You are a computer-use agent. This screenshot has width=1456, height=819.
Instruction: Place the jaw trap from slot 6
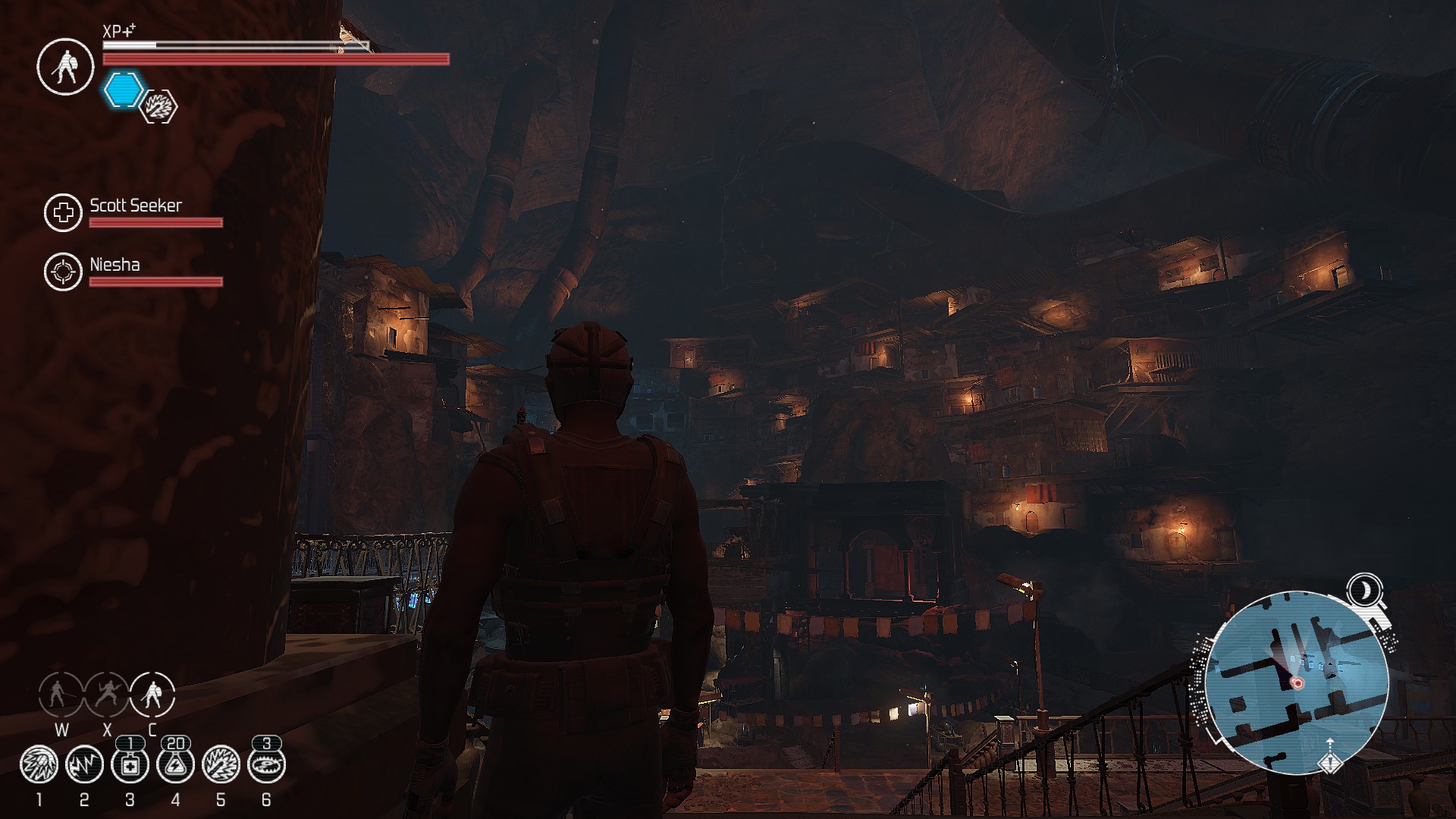click(x=266, y=765)
